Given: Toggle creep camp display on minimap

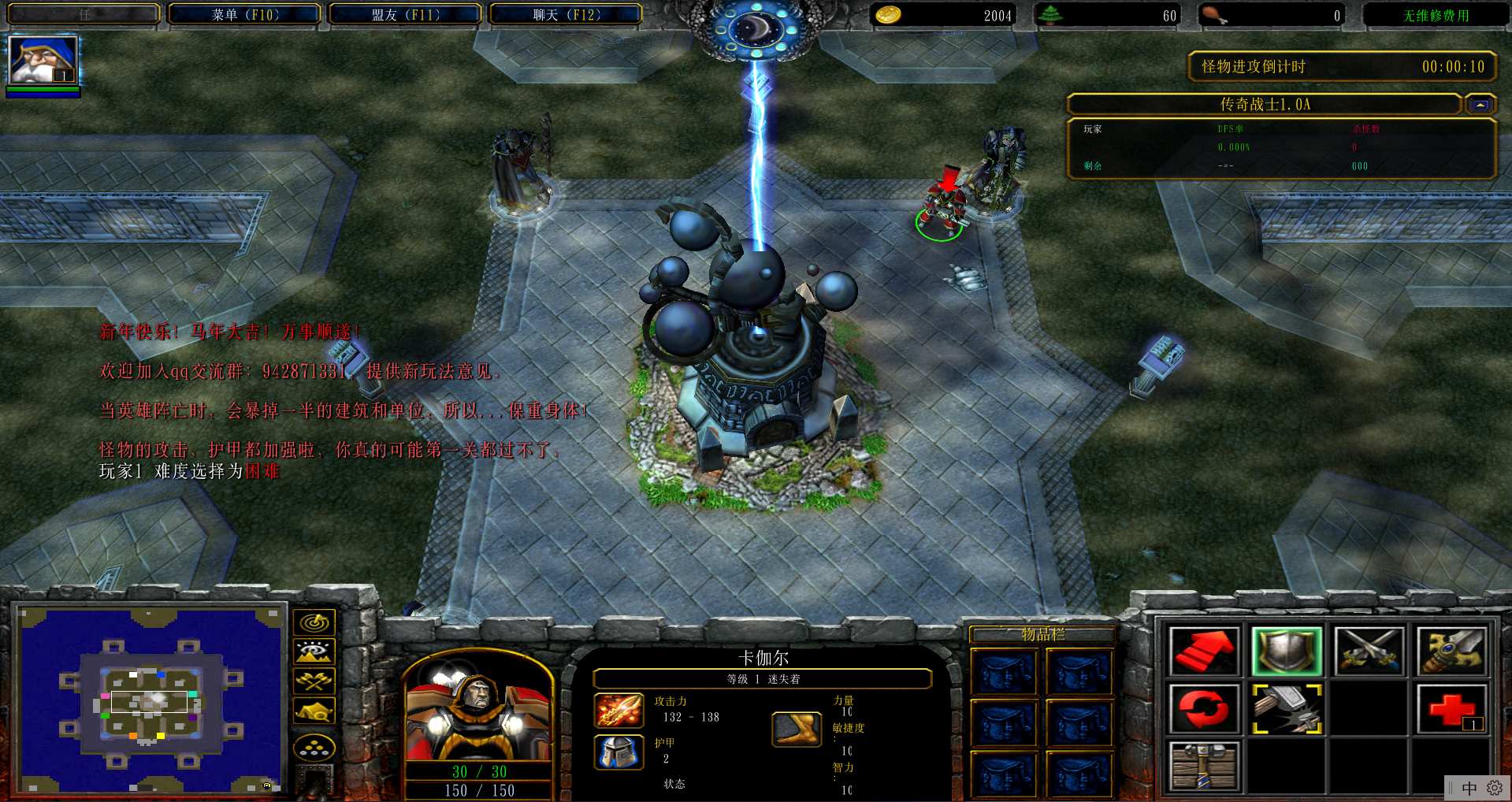Looking at the screenshot, I should pos(314,711).
